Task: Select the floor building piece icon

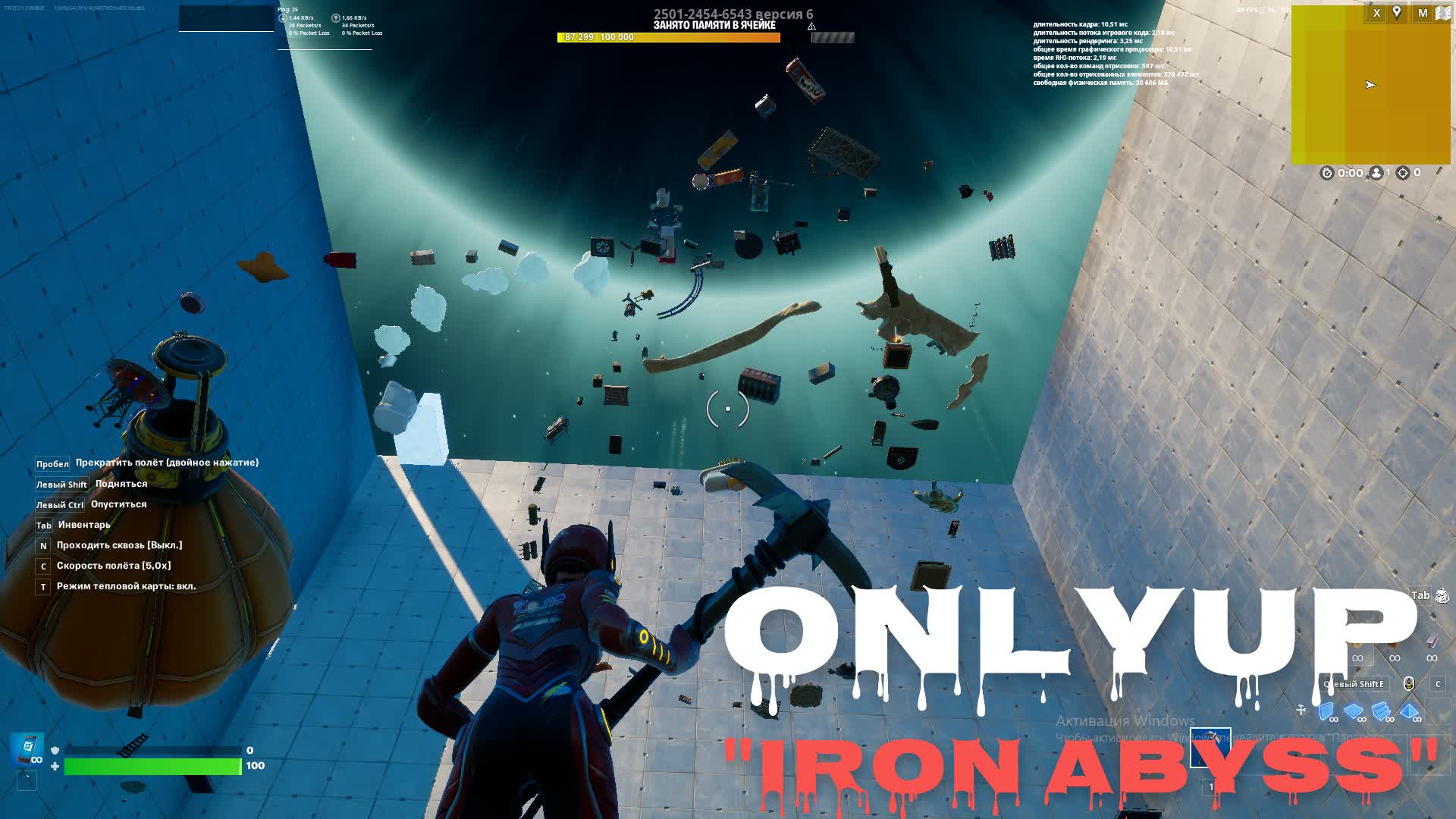Action: click(1354, 712)
